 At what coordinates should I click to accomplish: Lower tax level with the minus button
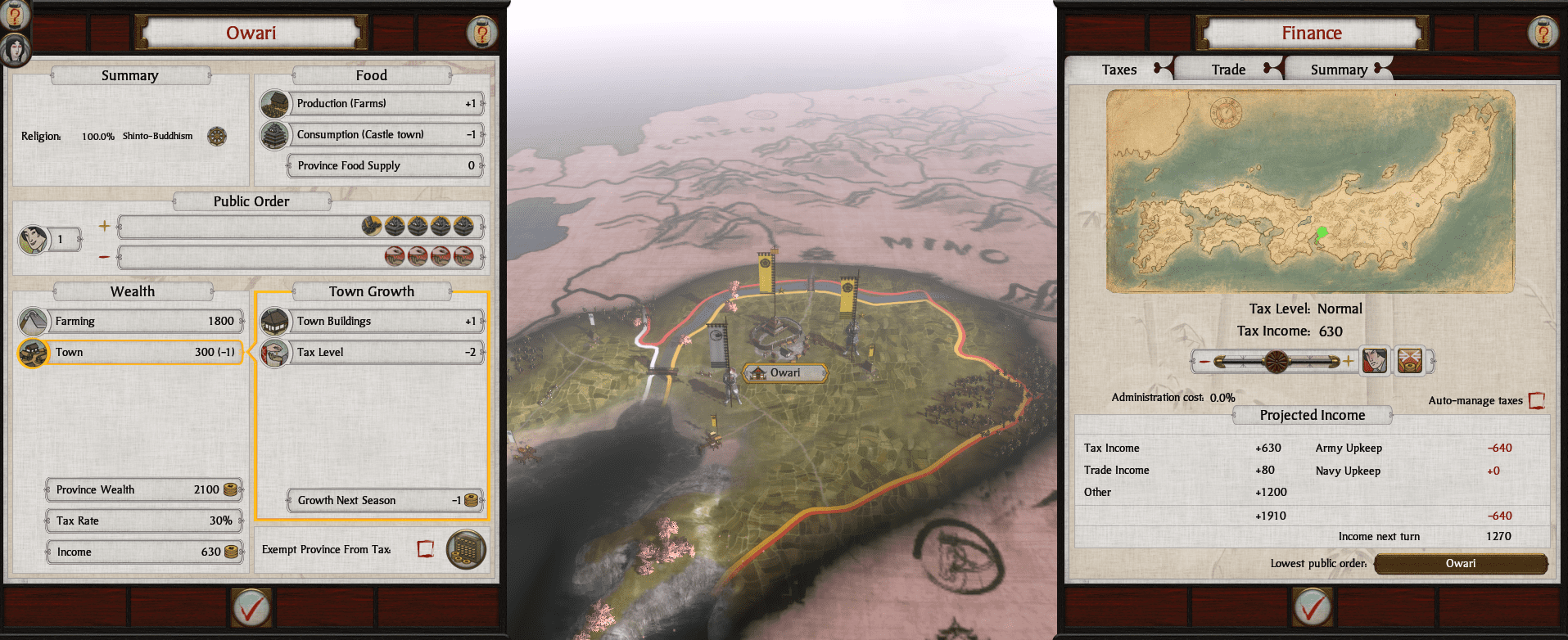(x=1204, y=361)
